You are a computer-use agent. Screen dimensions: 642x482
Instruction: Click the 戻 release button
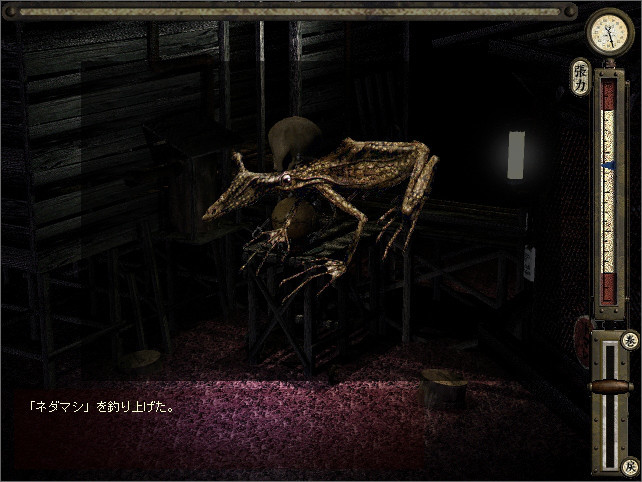click(629, 466)
